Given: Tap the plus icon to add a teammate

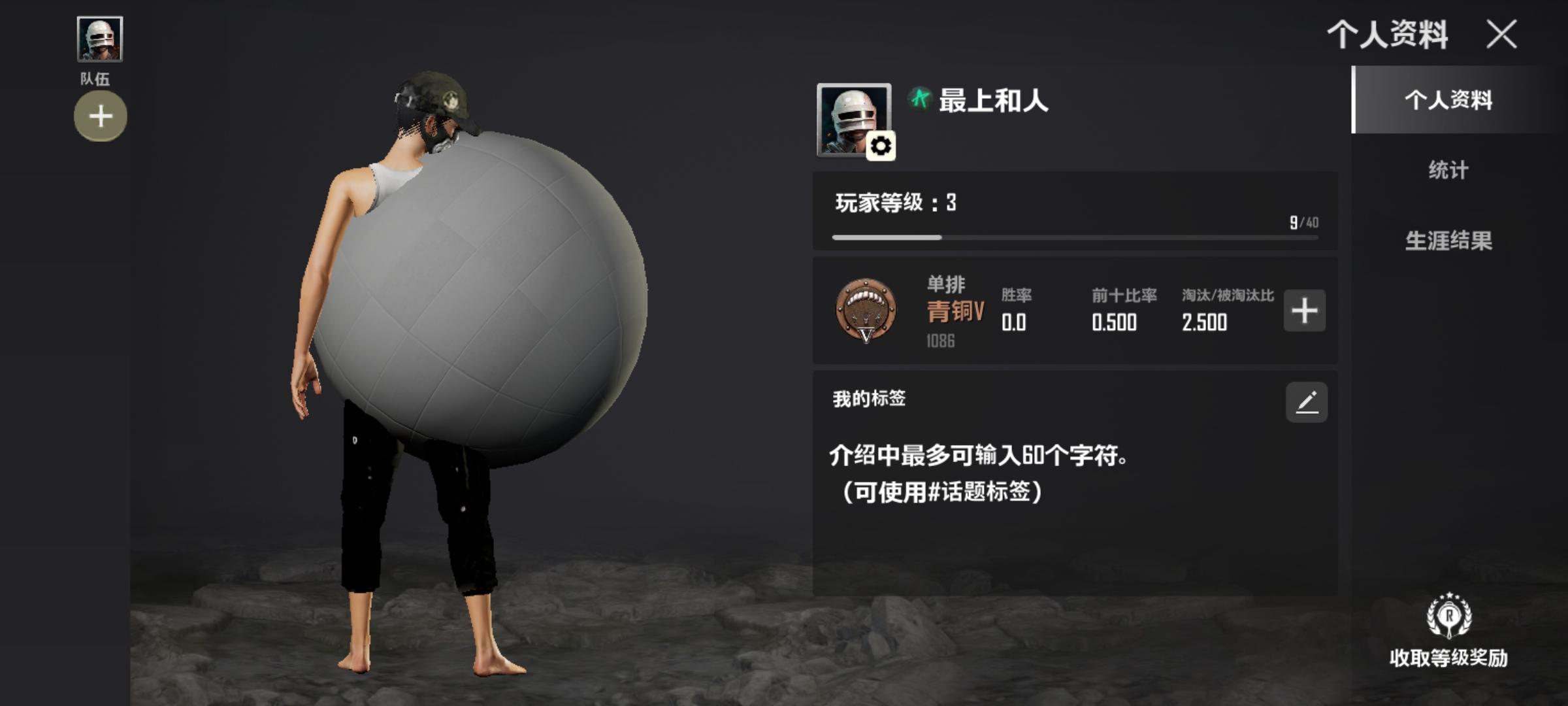Looking at the screenshot, I should click(100, 116).
